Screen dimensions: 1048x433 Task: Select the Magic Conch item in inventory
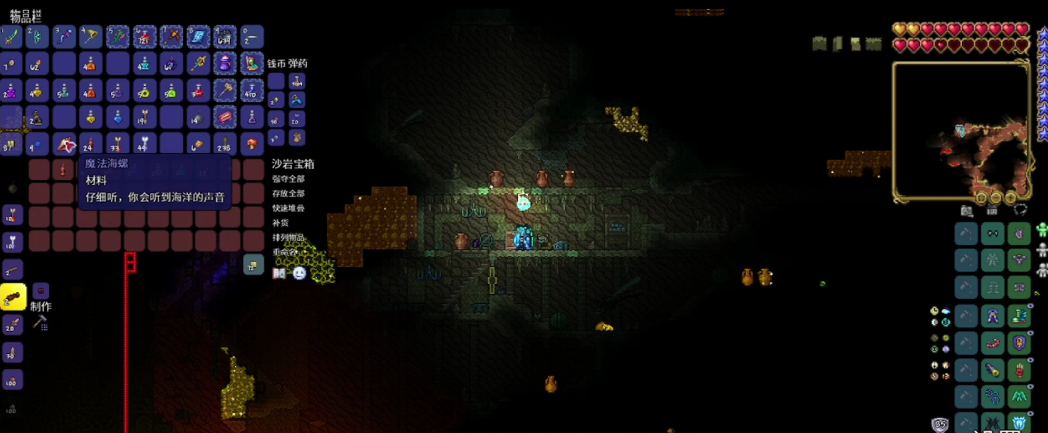(x=64, y=145)
